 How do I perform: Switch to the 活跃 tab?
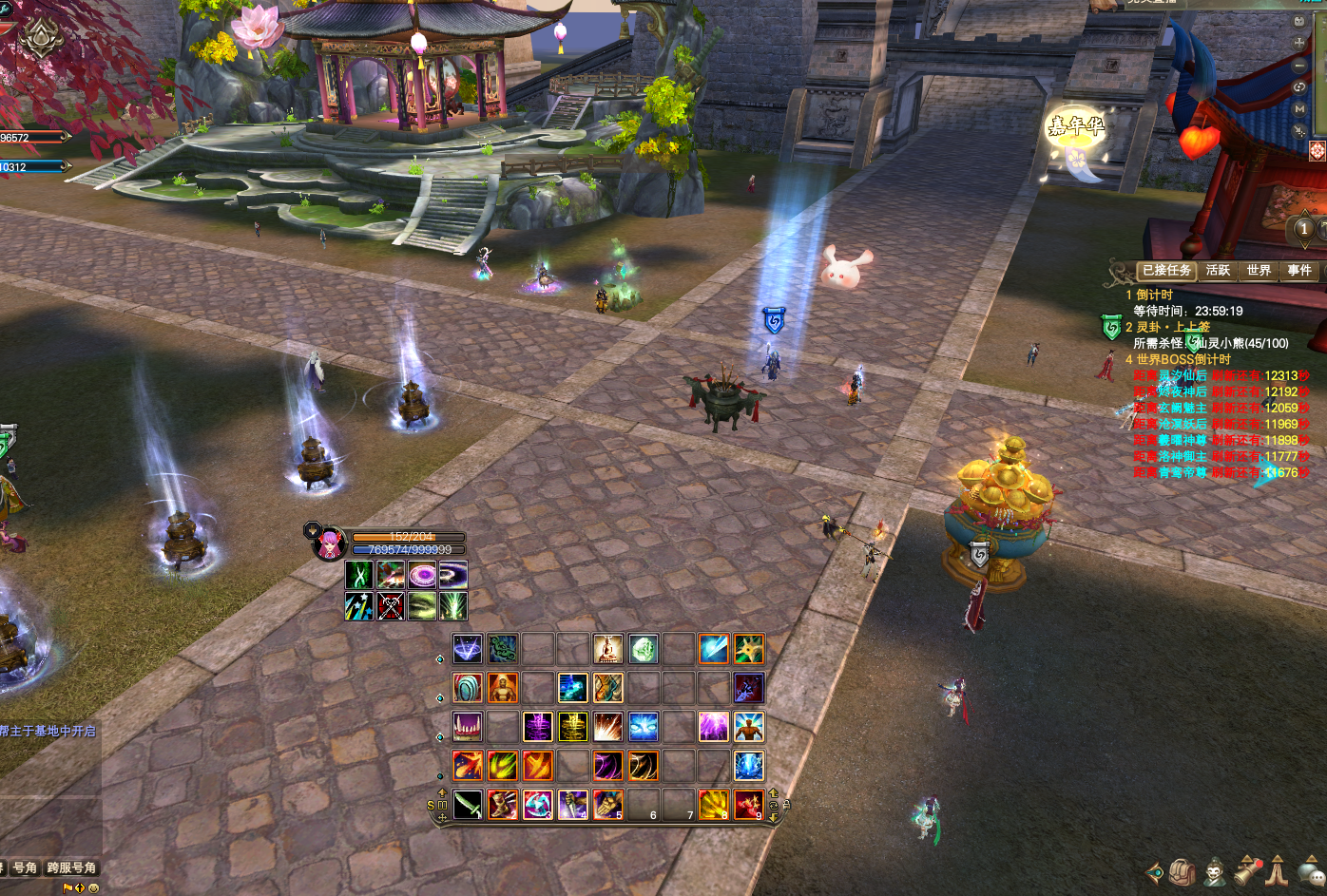1218,271
